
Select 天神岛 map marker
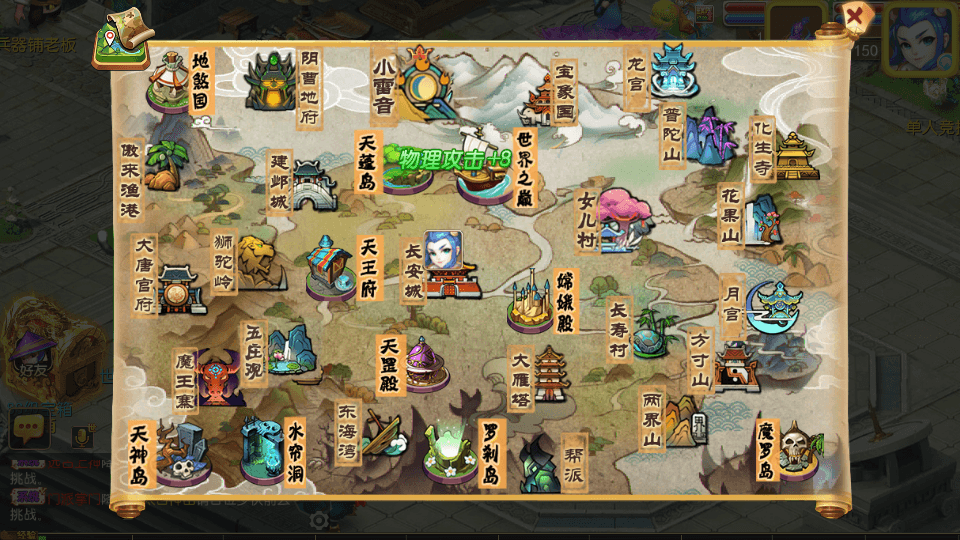[x=182, y=453]
